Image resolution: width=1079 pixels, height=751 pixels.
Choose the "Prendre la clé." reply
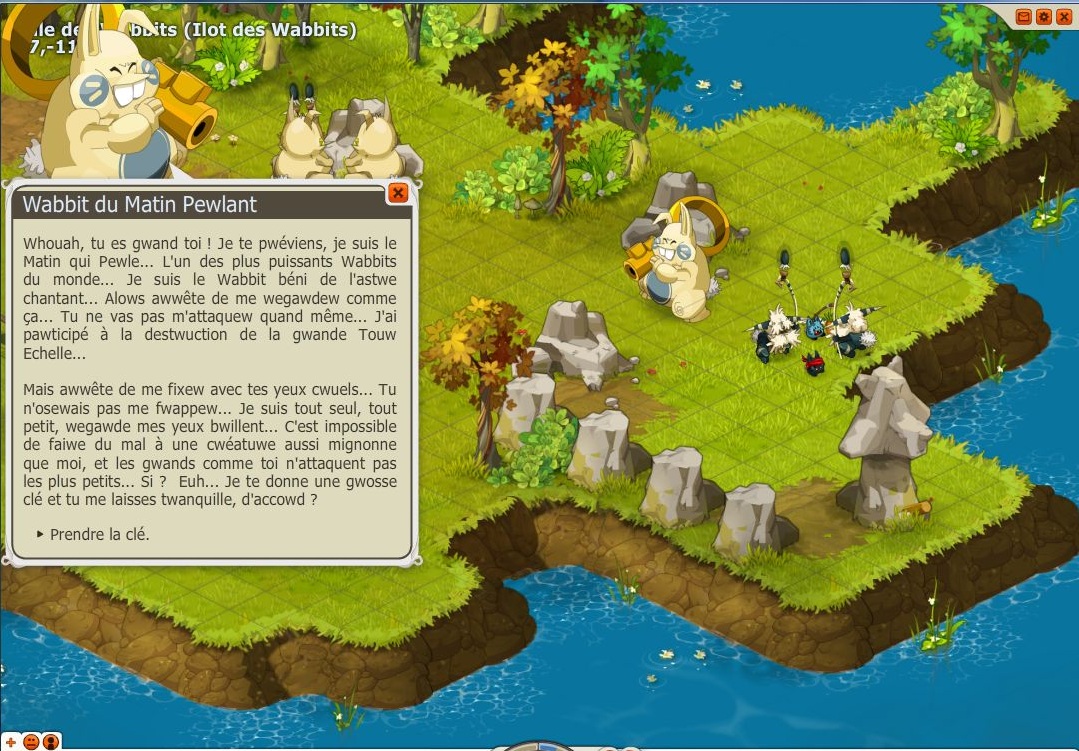point(99,534)
